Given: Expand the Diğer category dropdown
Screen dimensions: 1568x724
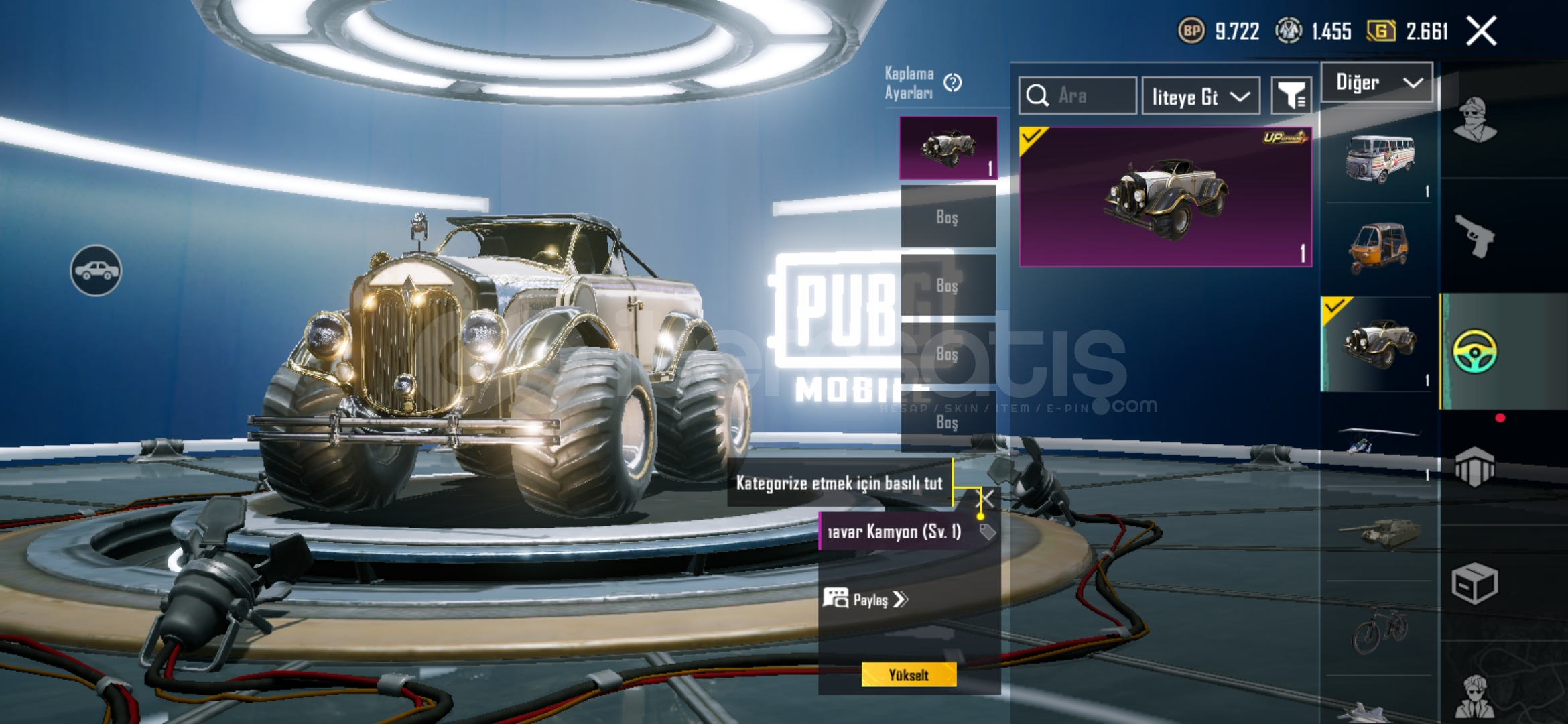Looking at the screenshot, I should (x=1378, y=82).
